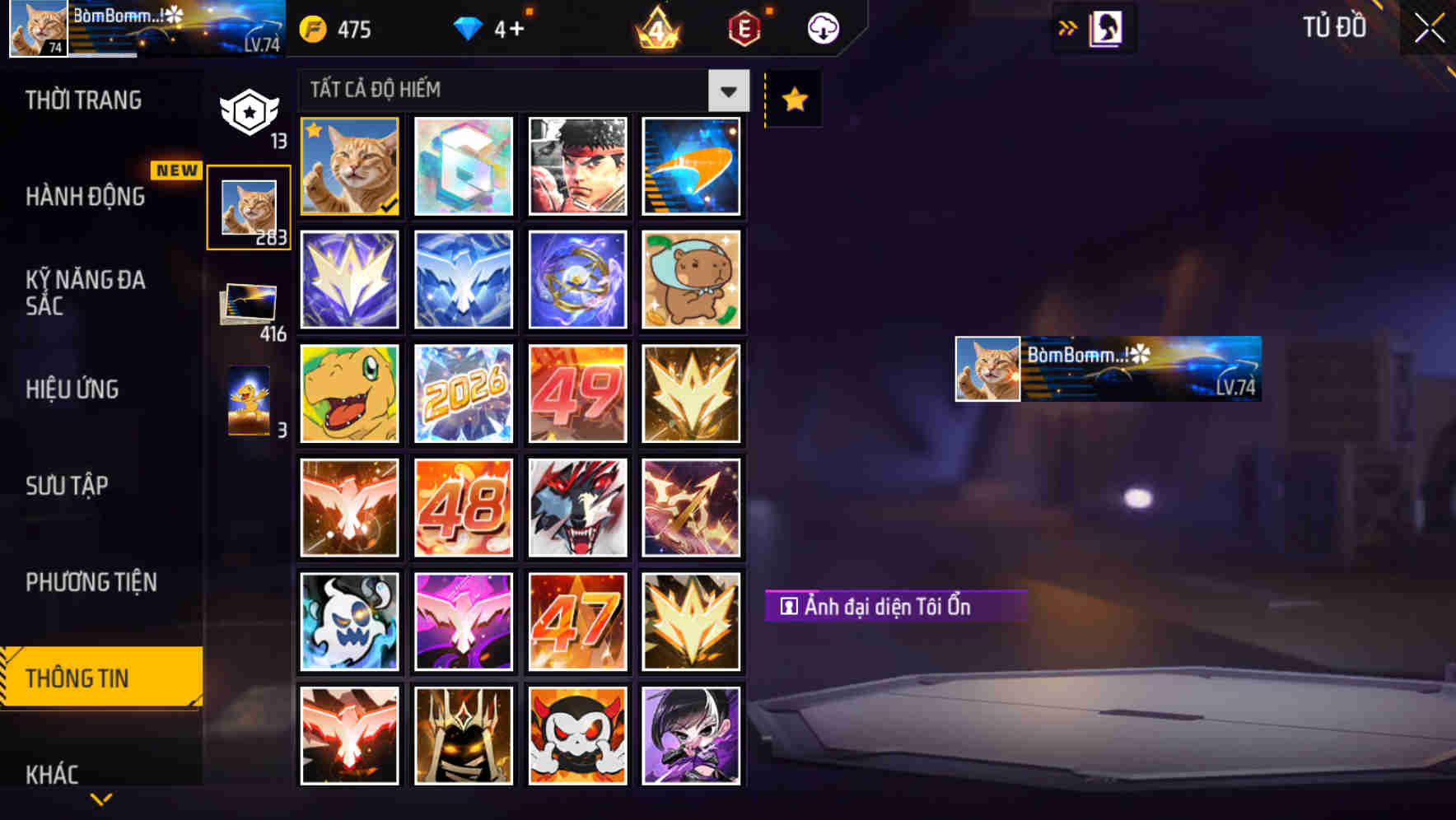Toggle the favorite star on equipped cat avatar

(315, 129)
